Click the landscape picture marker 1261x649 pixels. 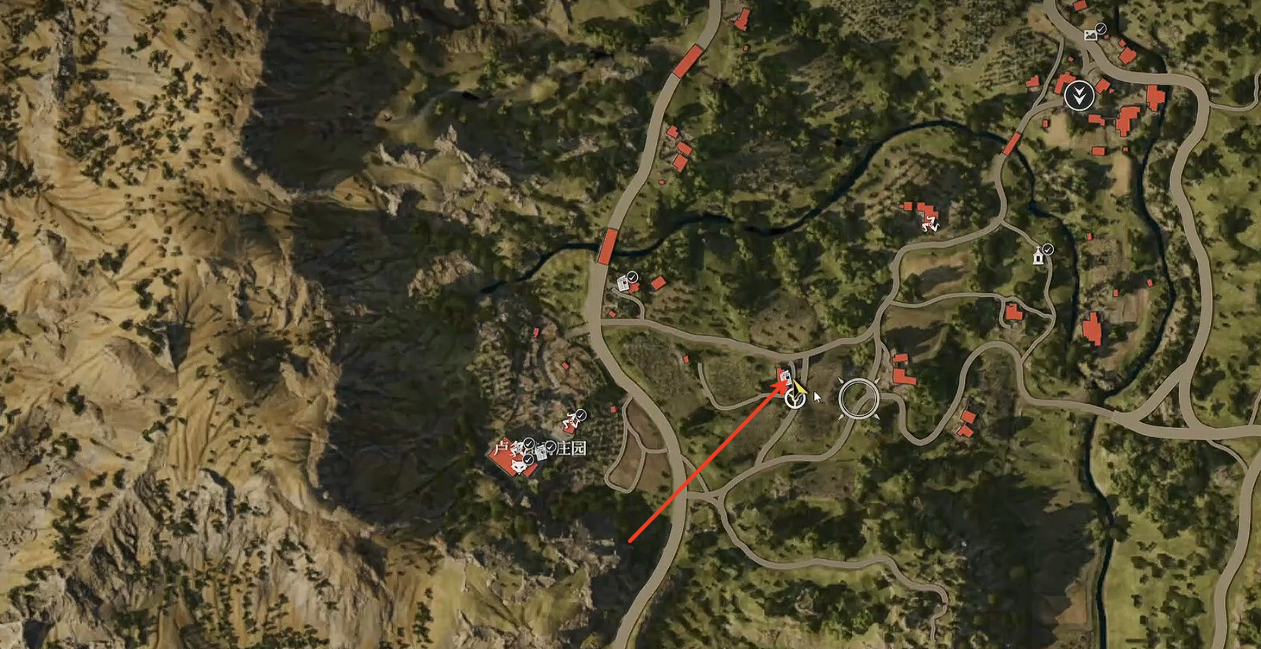(x=1090, y=35)
